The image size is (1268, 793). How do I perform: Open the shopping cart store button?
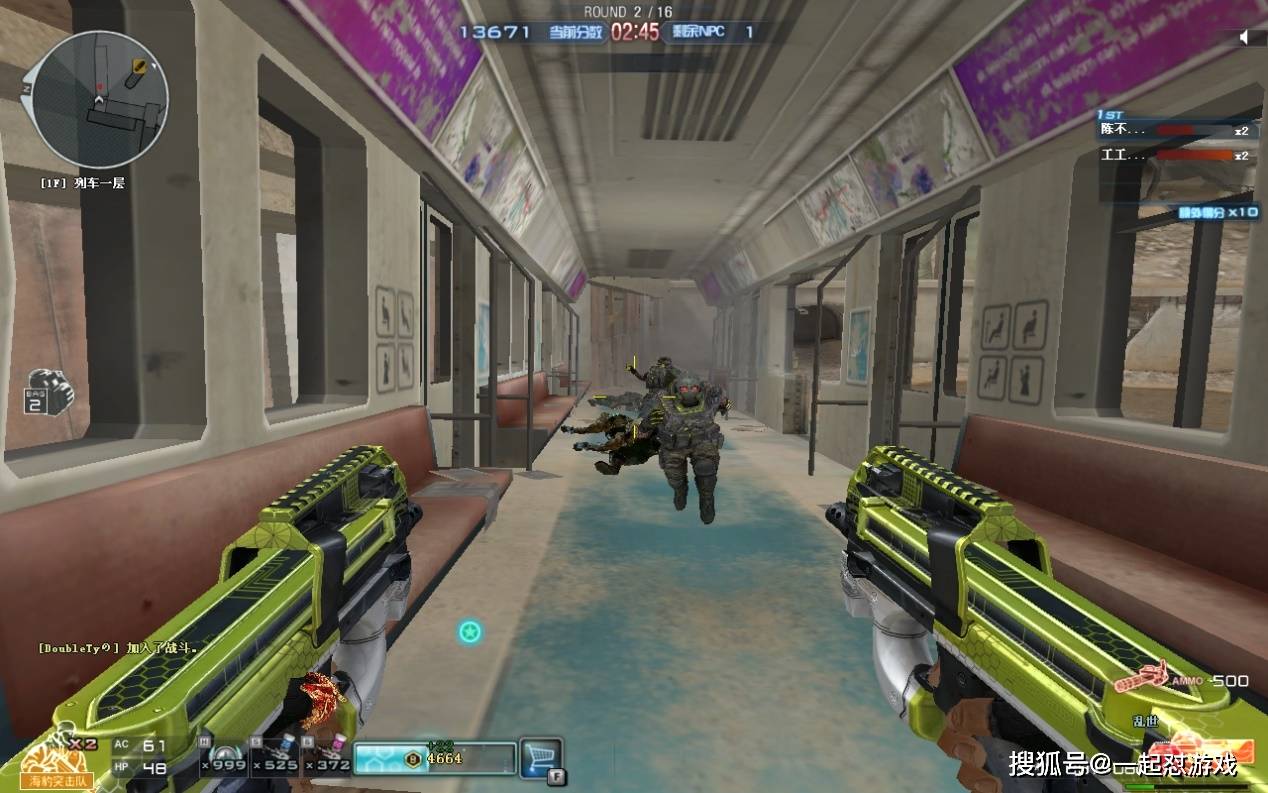tap(541, 757)
